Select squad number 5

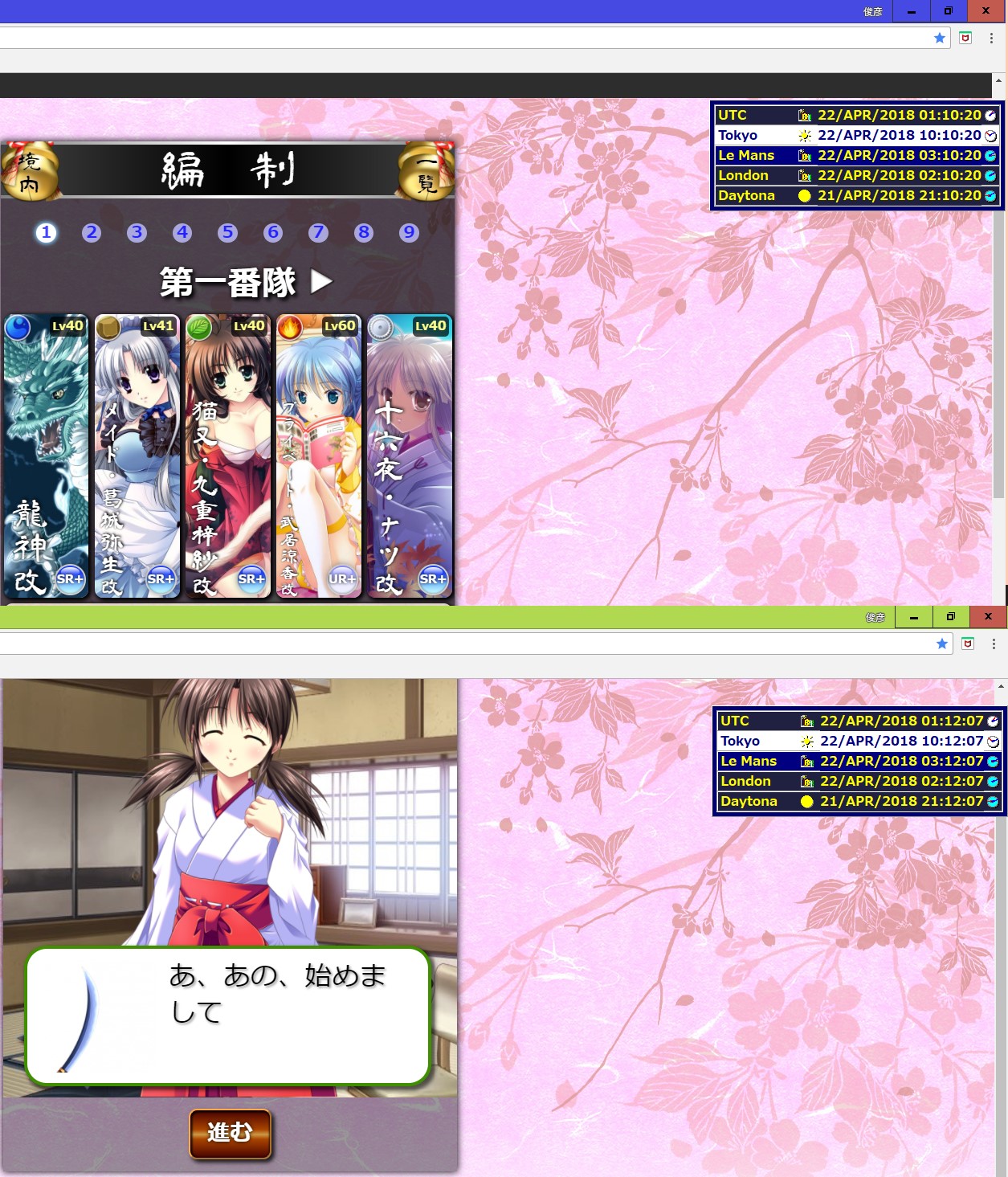click(228, 233)
